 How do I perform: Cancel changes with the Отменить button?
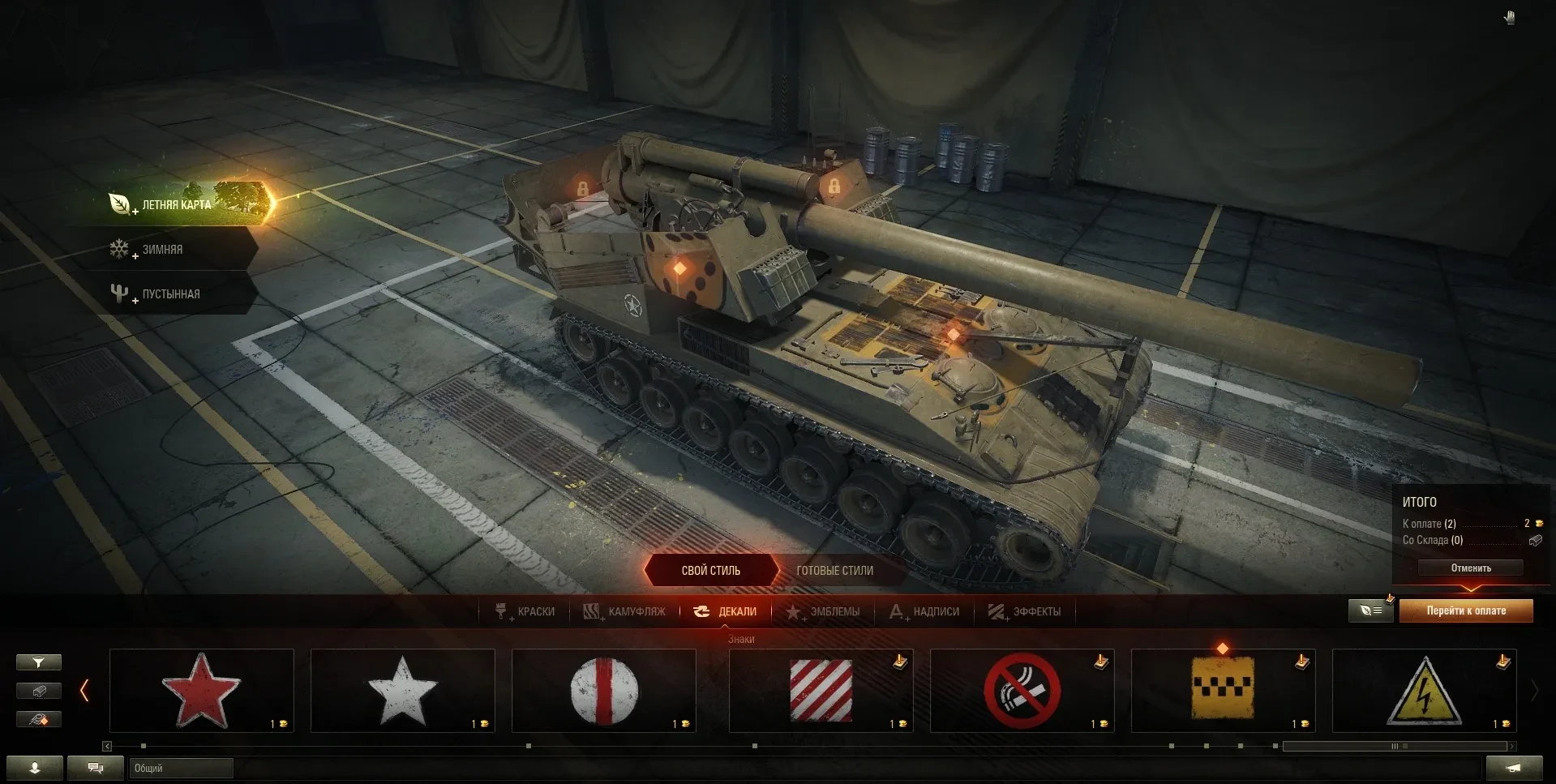(1470, 568)
